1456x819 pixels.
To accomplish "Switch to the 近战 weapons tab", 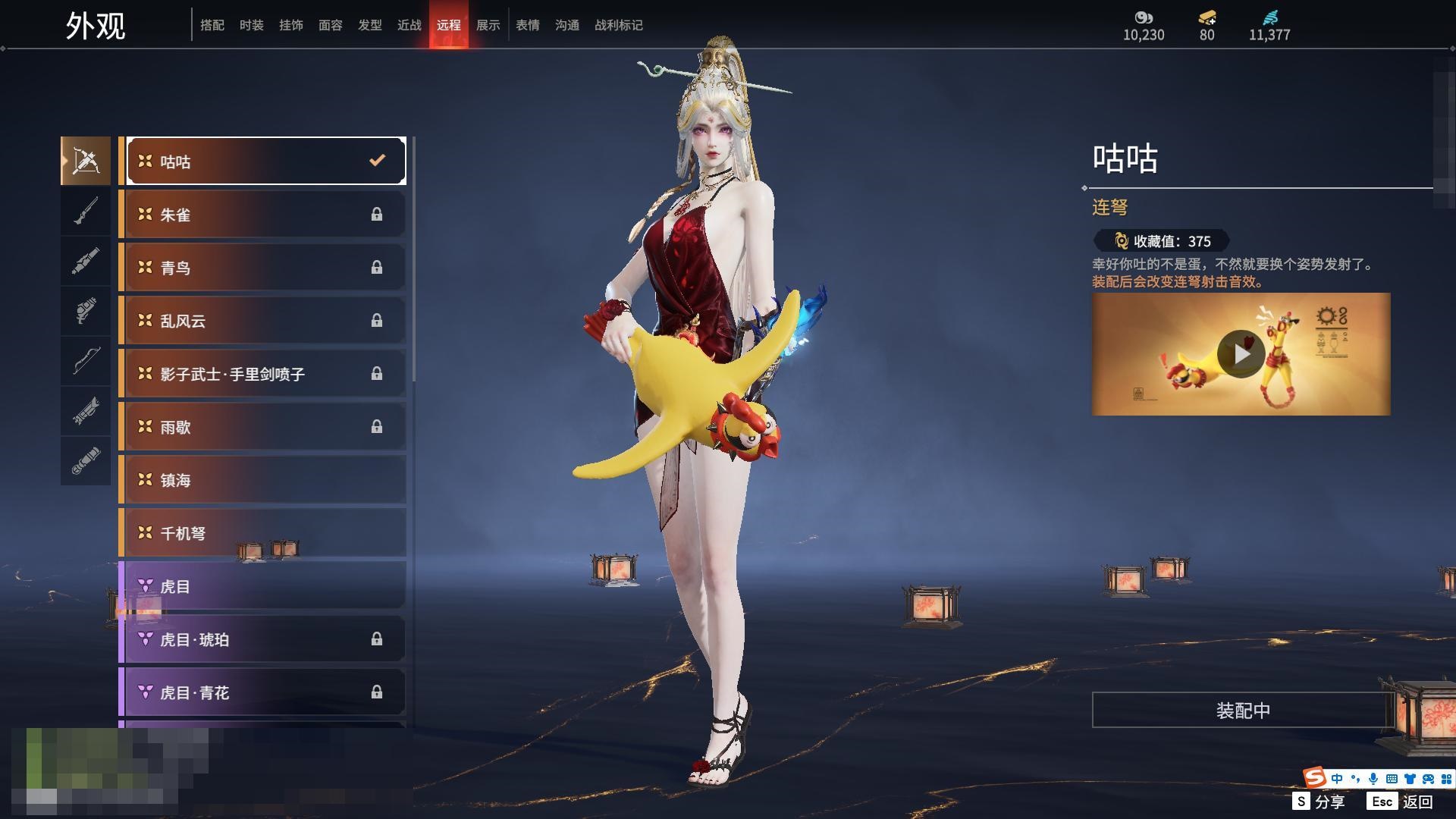I will (x=409, y=25).
